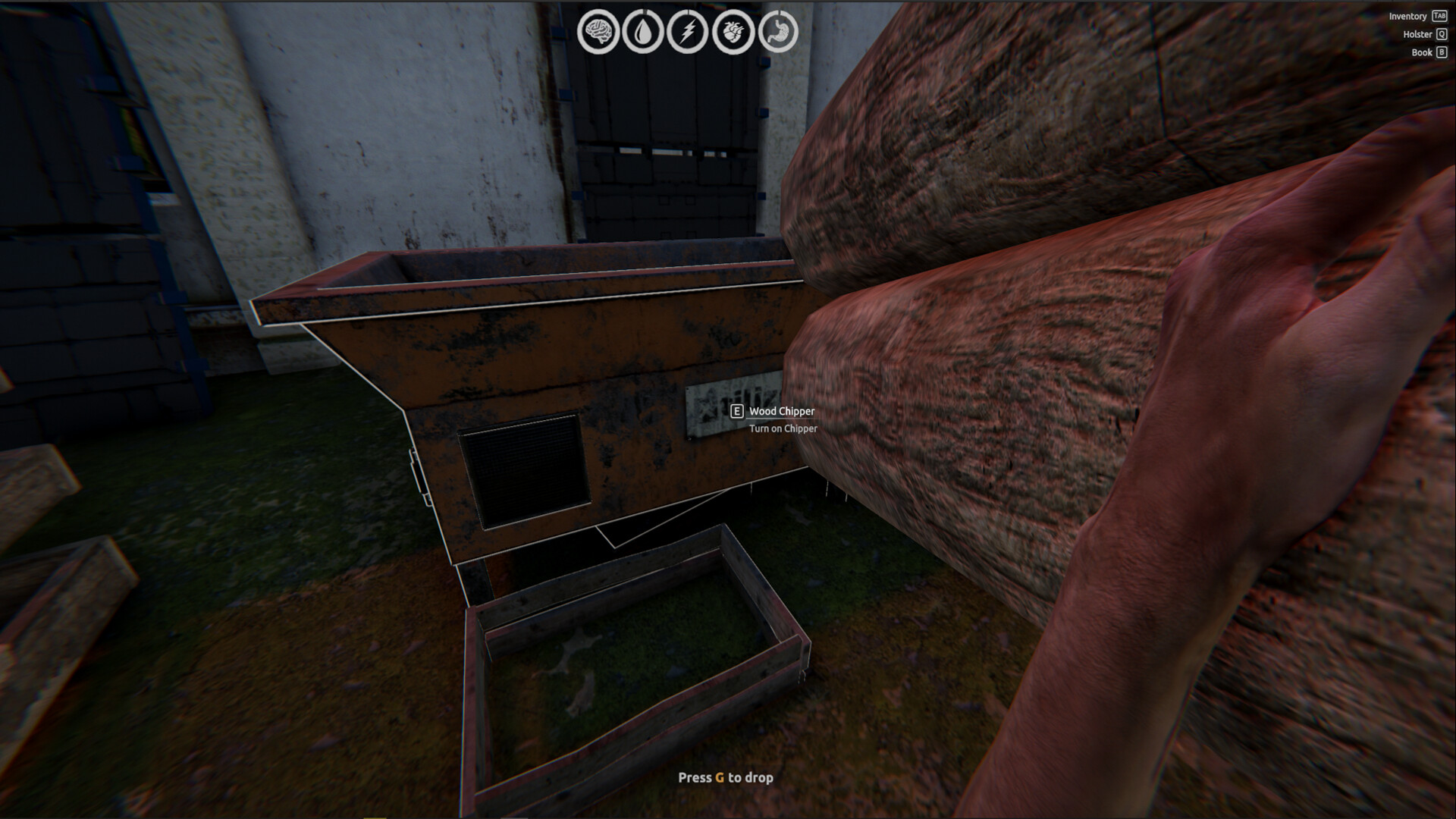Image resolution: width=1456 pixels, height=819 pixels.
Task: Click the Wood Chipper name label
Action: coord(781,413)
